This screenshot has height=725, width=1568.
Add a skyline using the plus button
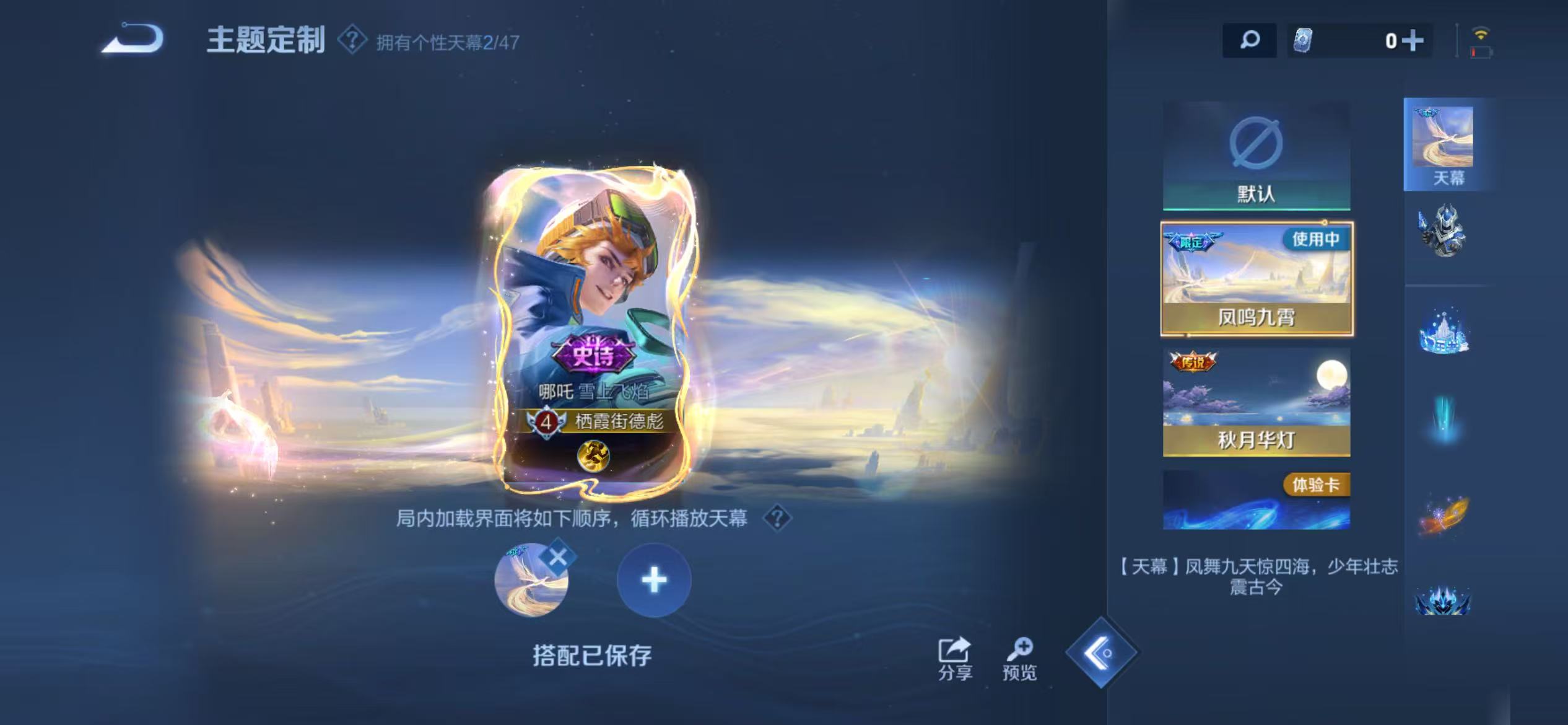coord(655,581)
